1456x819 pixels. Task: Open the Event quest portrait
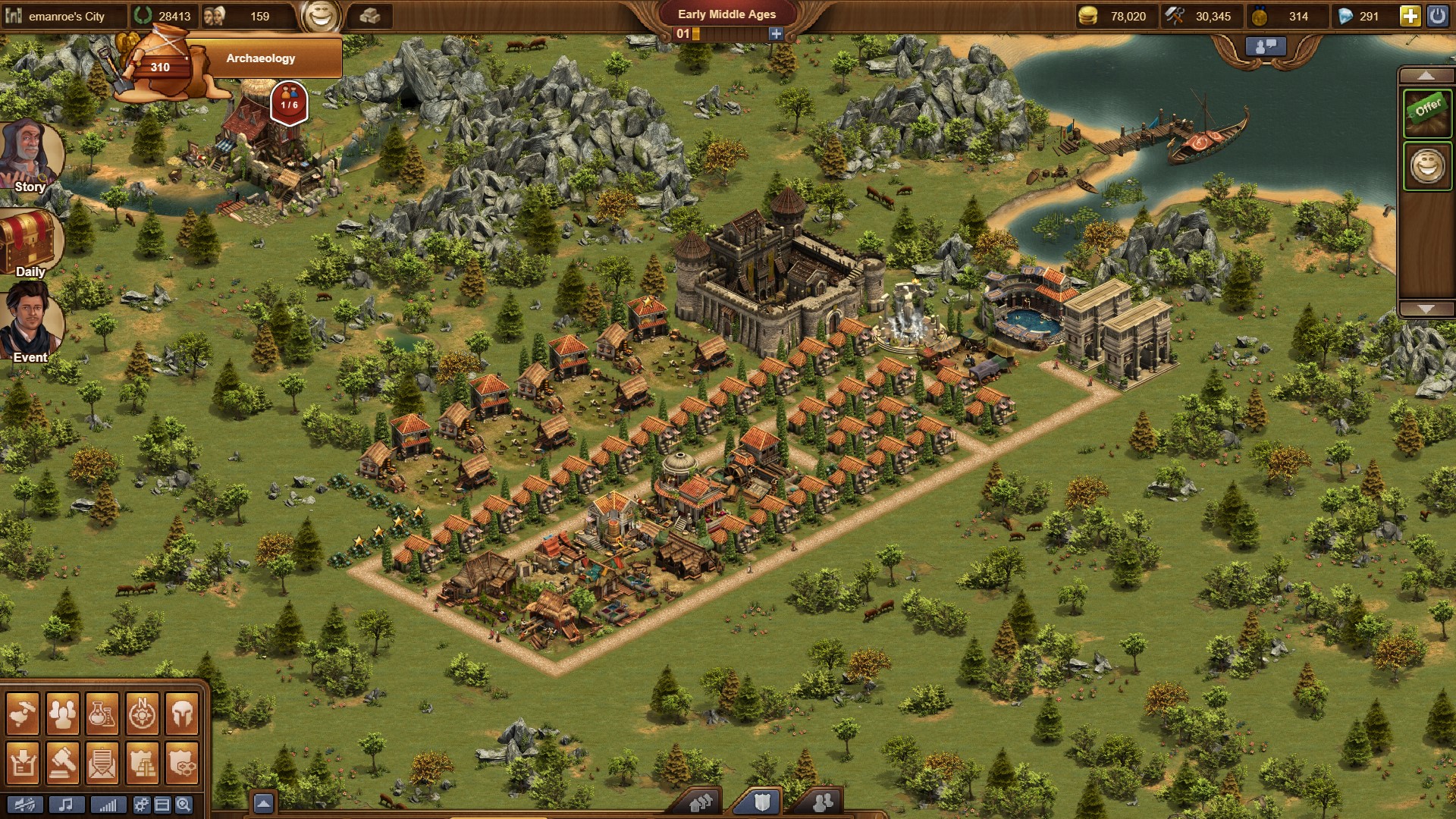tap(30, 325)
